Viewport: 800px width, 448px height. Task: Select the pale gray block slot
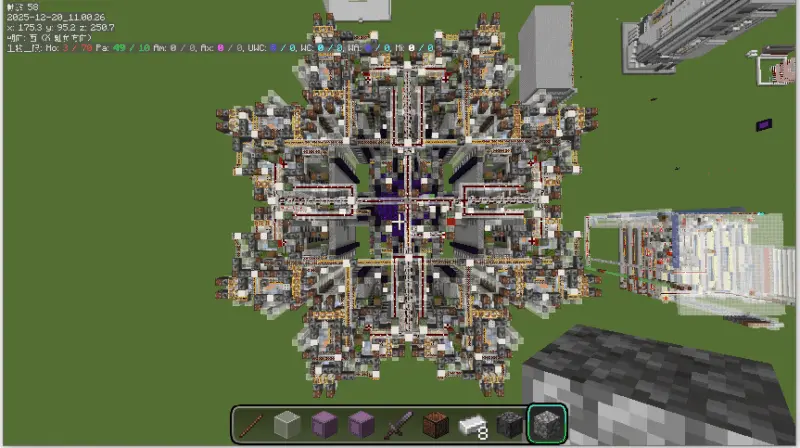point(288,425)
